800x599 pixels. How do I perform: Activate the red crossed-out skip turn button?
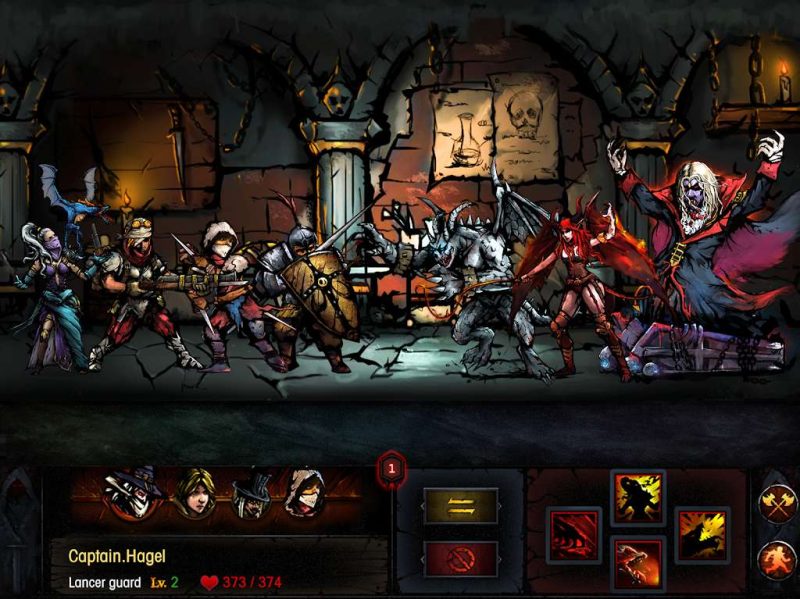[459, 559]
